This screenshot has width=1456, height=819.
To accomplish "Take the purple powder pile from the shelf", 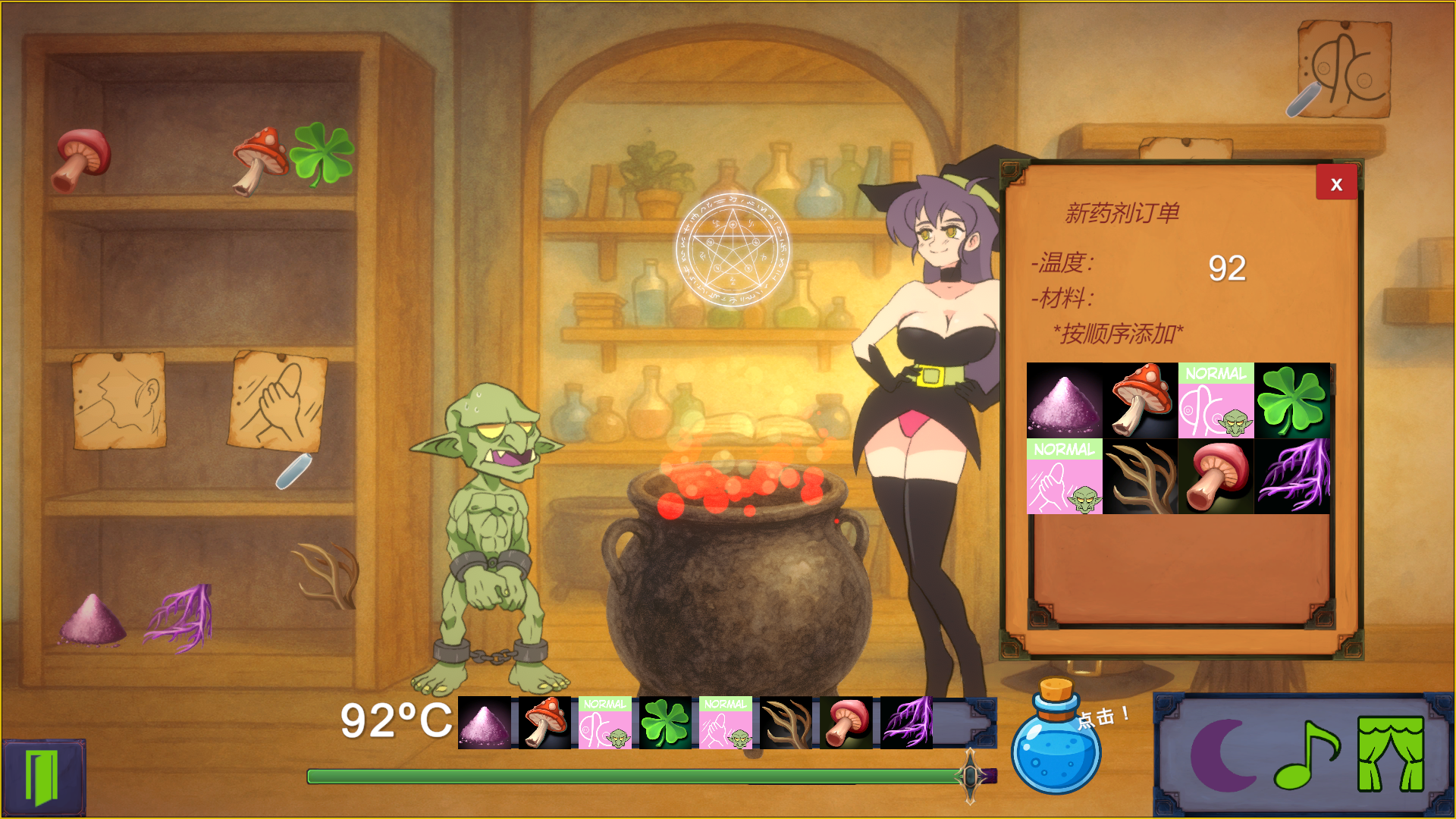I will [93, 620].
